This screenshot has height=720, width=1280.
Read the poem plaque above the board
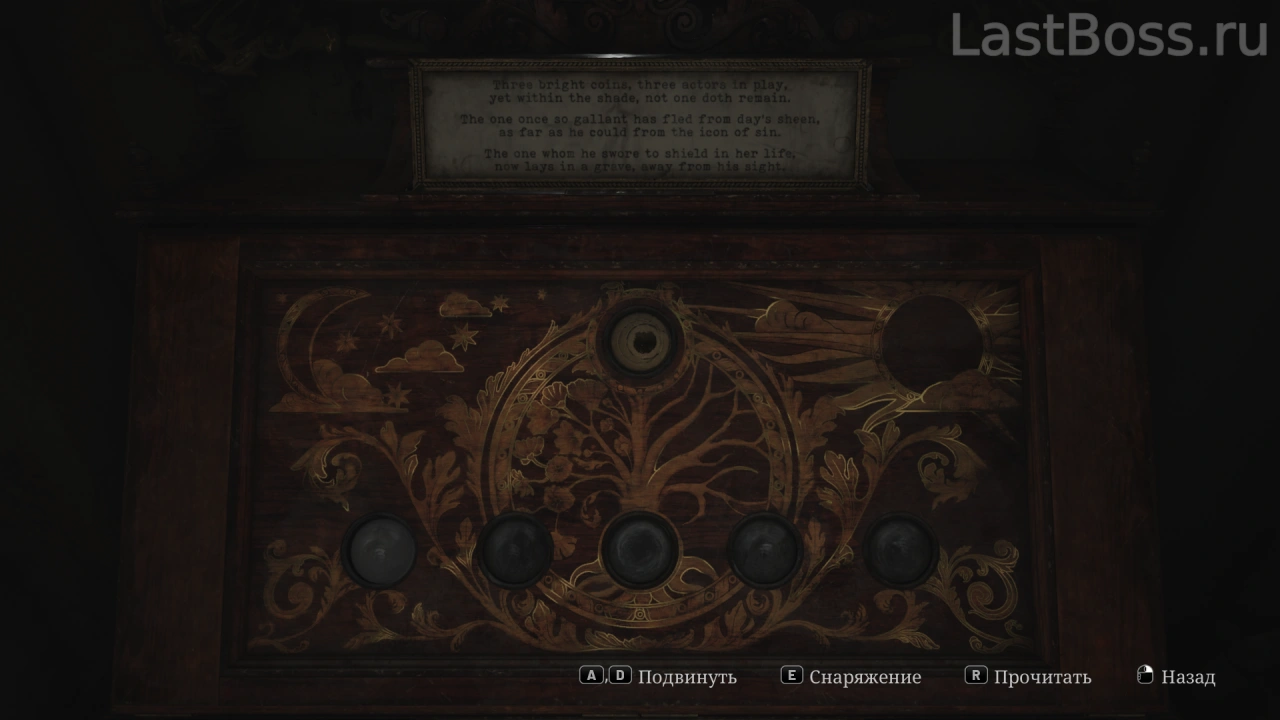(640, 125)
